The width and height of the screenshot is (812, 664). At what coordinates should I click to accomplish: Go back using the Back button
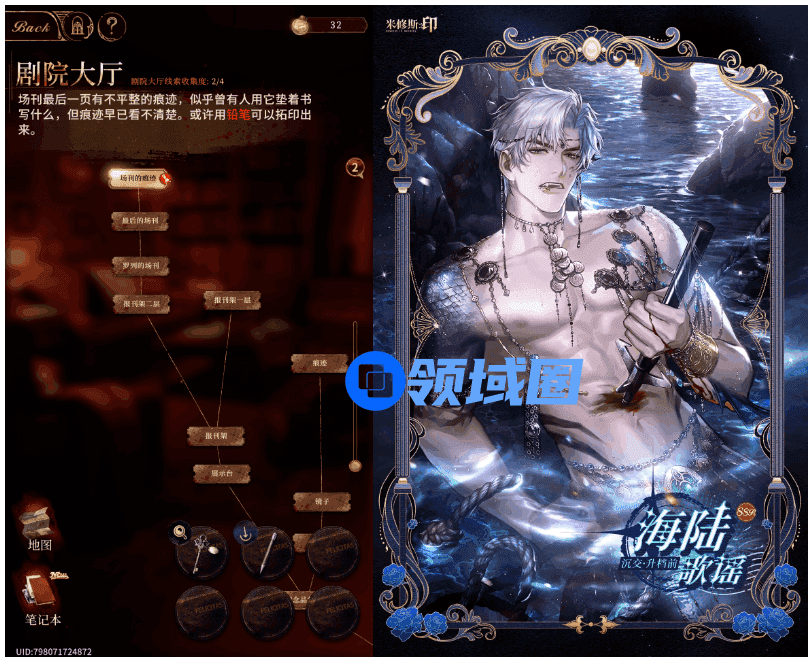[x=30, y=27]
